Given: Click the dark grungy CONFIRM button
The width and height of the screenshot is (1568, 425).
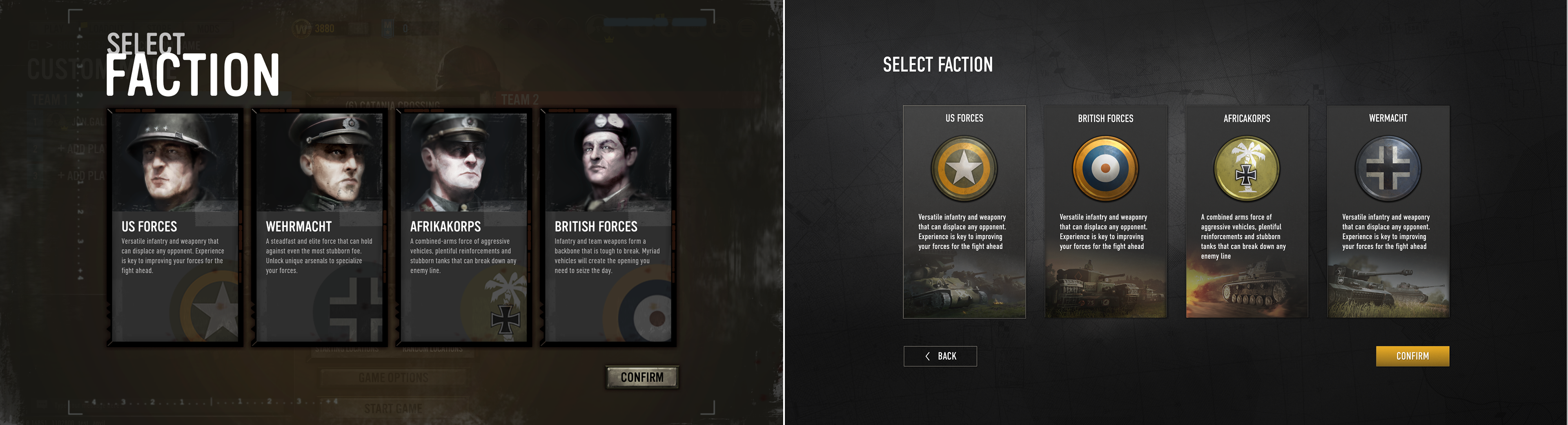Looking at the screenshot, I should pos(641,377).
